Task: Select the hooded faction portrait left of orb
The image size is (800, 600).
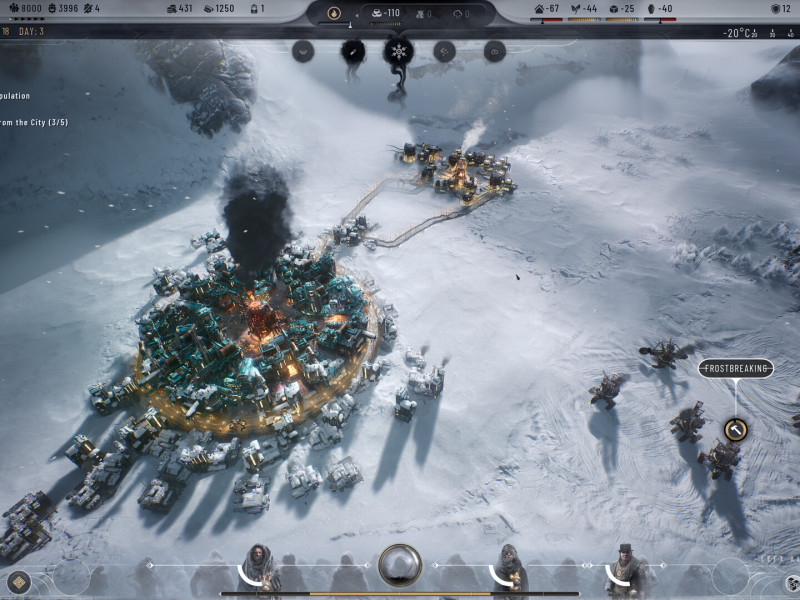Action: [x=259, y=570]
